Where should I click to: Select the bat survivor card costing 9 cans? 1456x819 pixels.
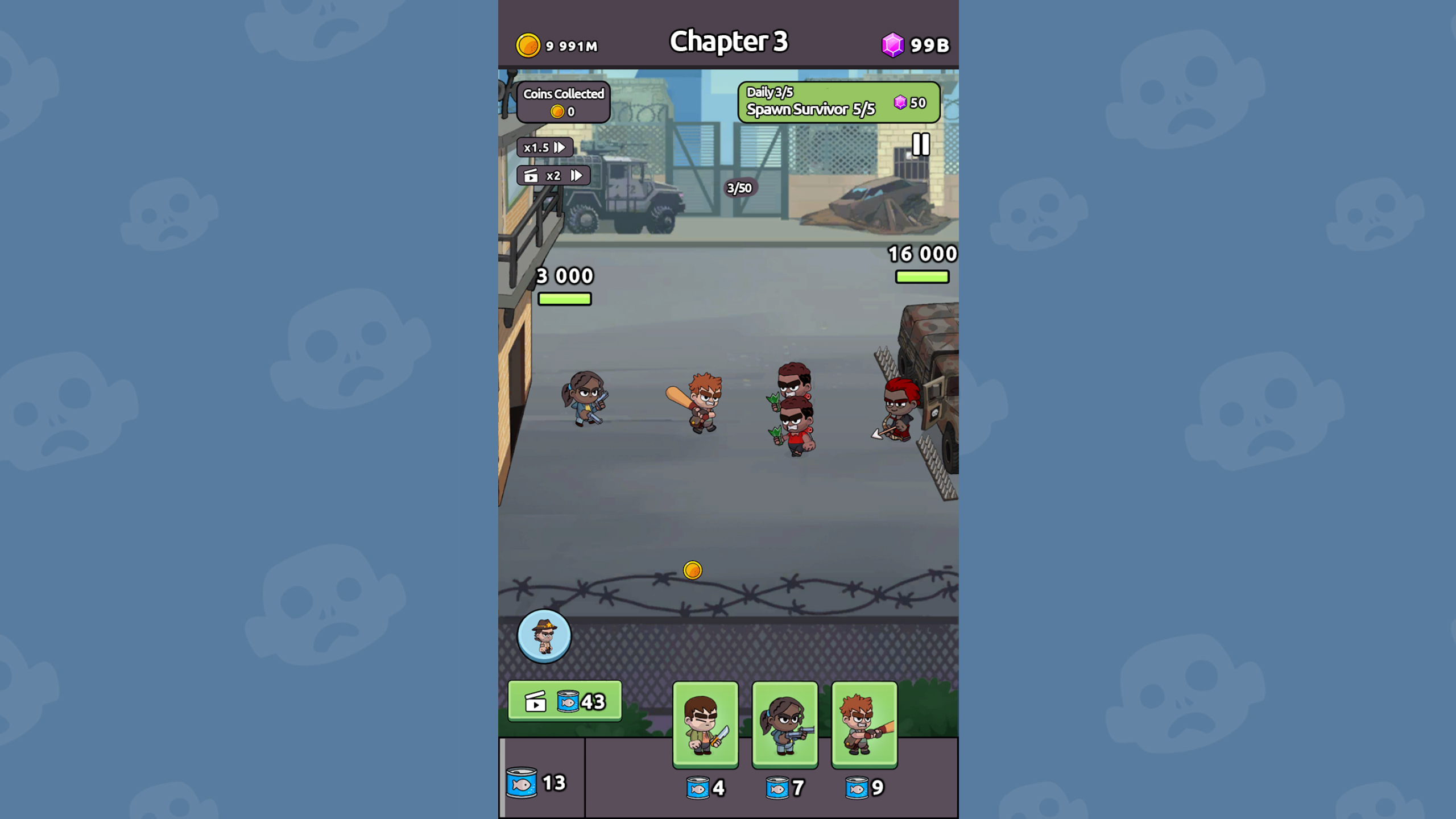863,727
